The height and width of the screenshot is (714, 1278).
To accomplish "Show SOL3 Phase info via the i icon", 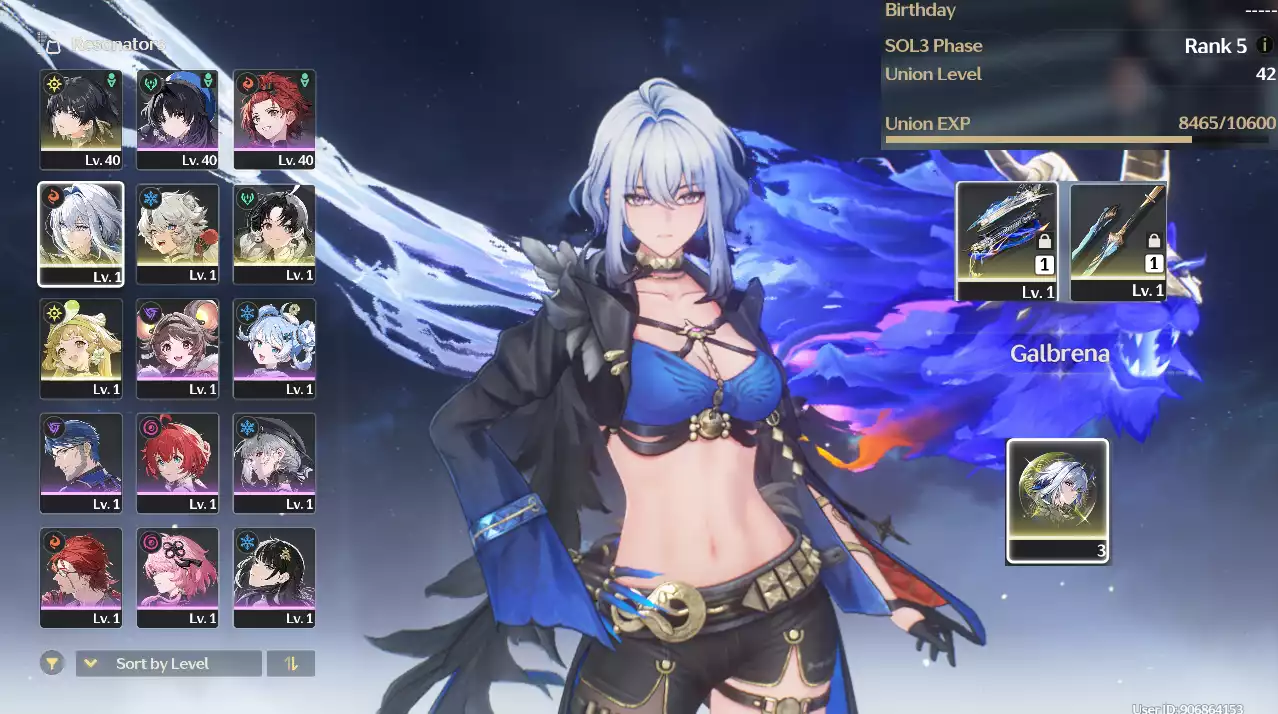I will pyautogui.click(x=1265, y=46).
